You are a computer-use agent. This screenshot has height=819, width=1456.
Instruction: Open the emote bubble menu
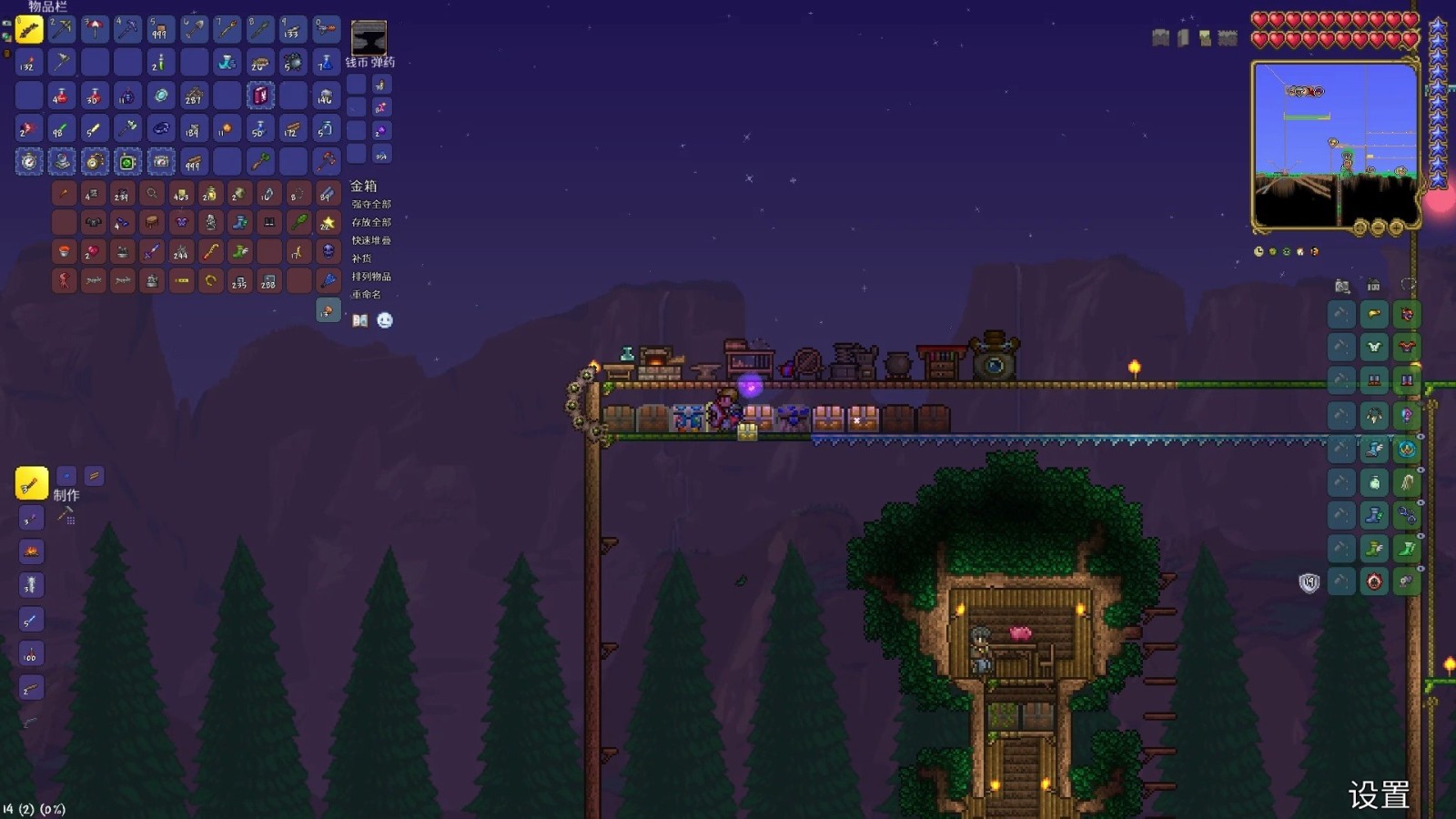tap(385, 320)
